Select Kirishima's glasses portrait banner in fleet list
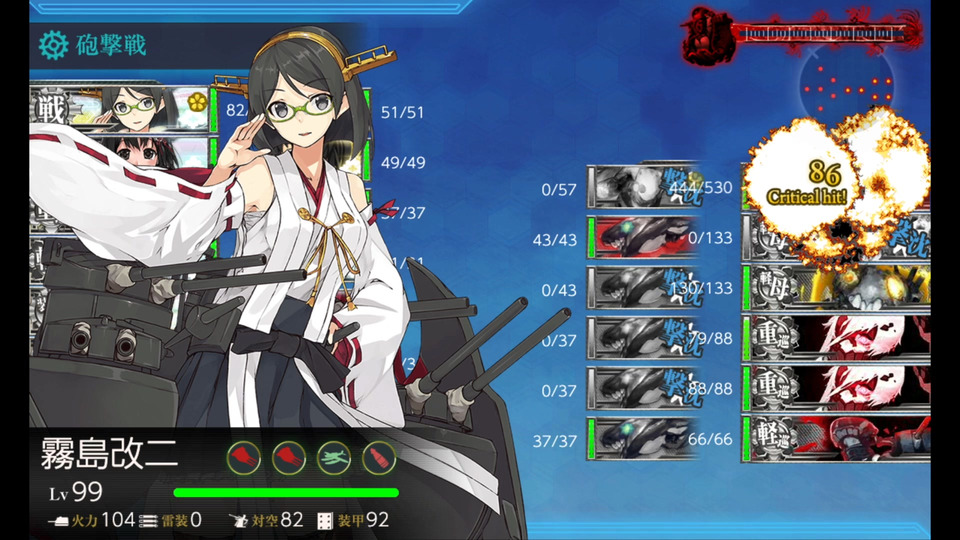 pyautogui.click(x=150, y=108)
